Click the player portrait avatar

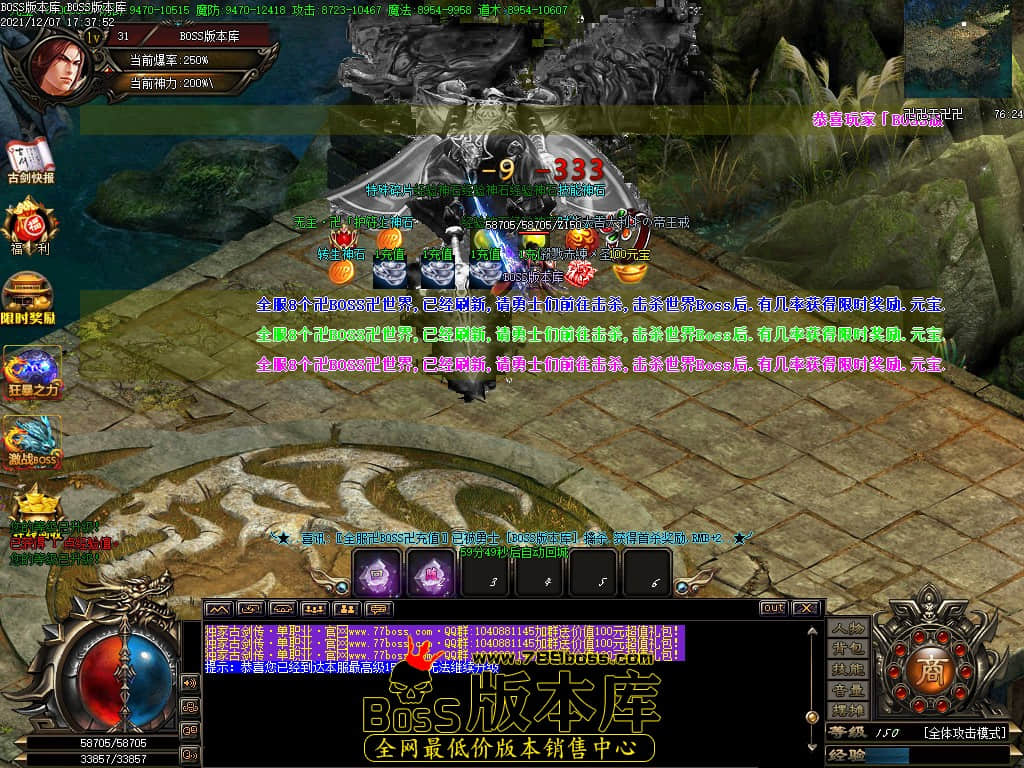(58, 66)
